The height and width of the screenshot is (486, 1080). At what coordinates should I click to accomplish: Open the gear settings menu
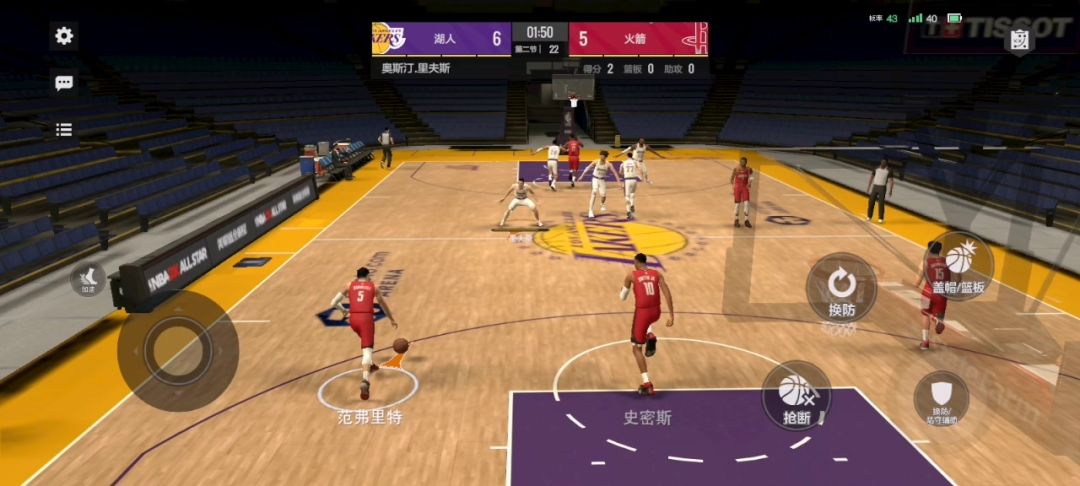click(x=64, y=37)
